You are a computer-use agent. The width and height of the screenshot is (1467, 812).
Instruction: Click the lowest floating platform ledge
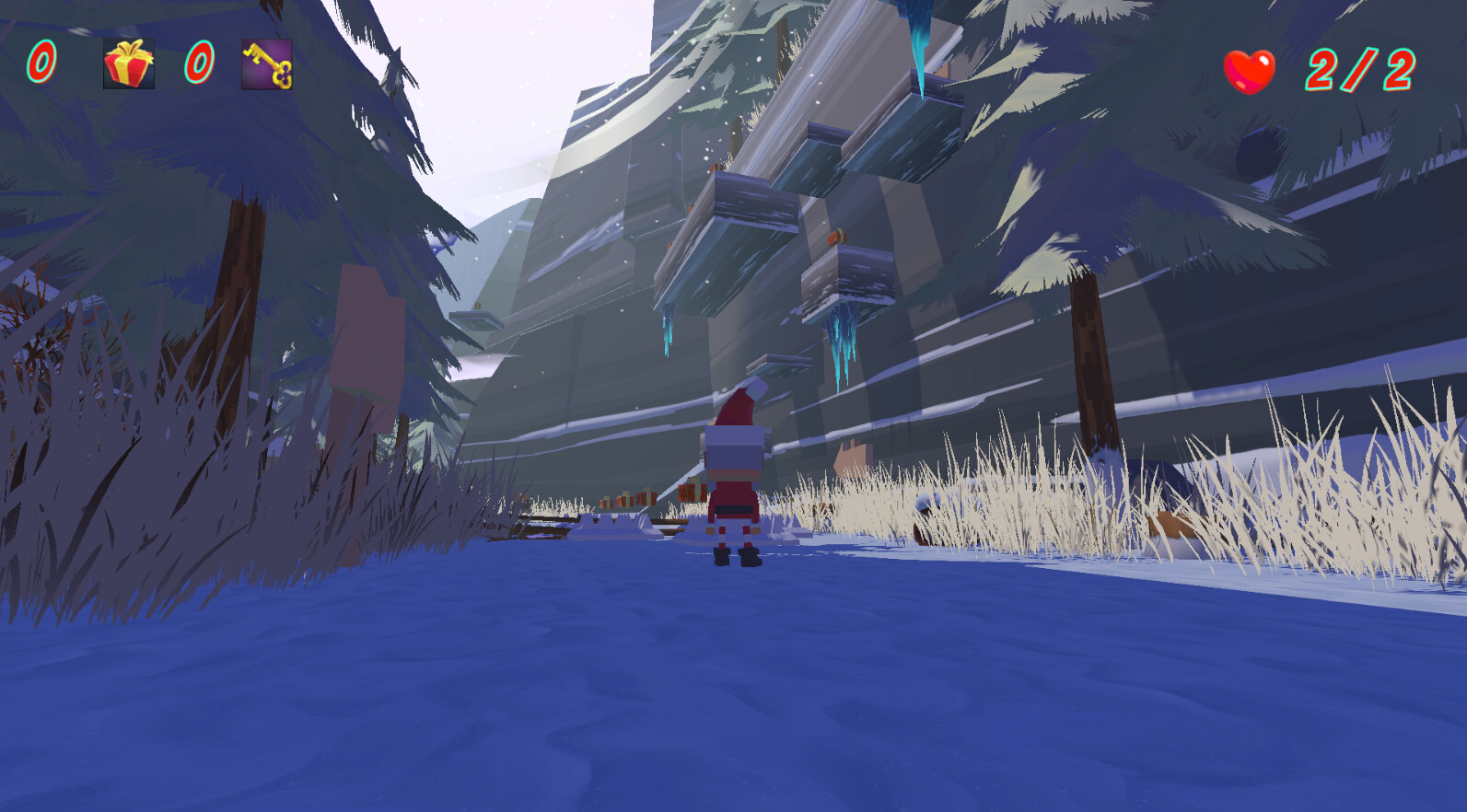point(778,364)
